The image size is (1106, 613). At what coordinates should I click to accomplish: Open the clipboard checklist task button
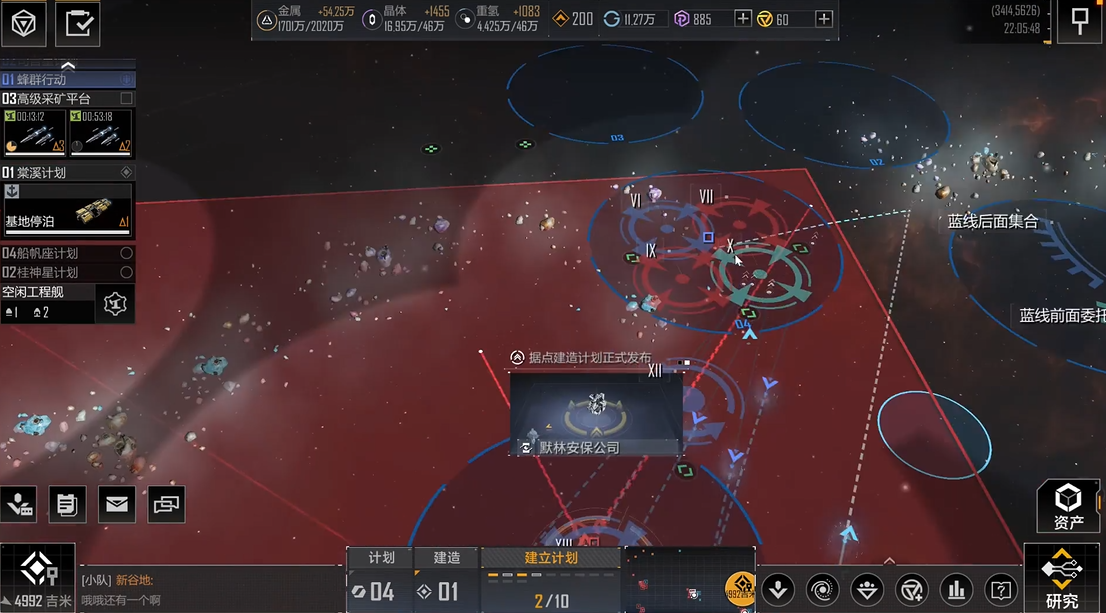click(77, 24)
